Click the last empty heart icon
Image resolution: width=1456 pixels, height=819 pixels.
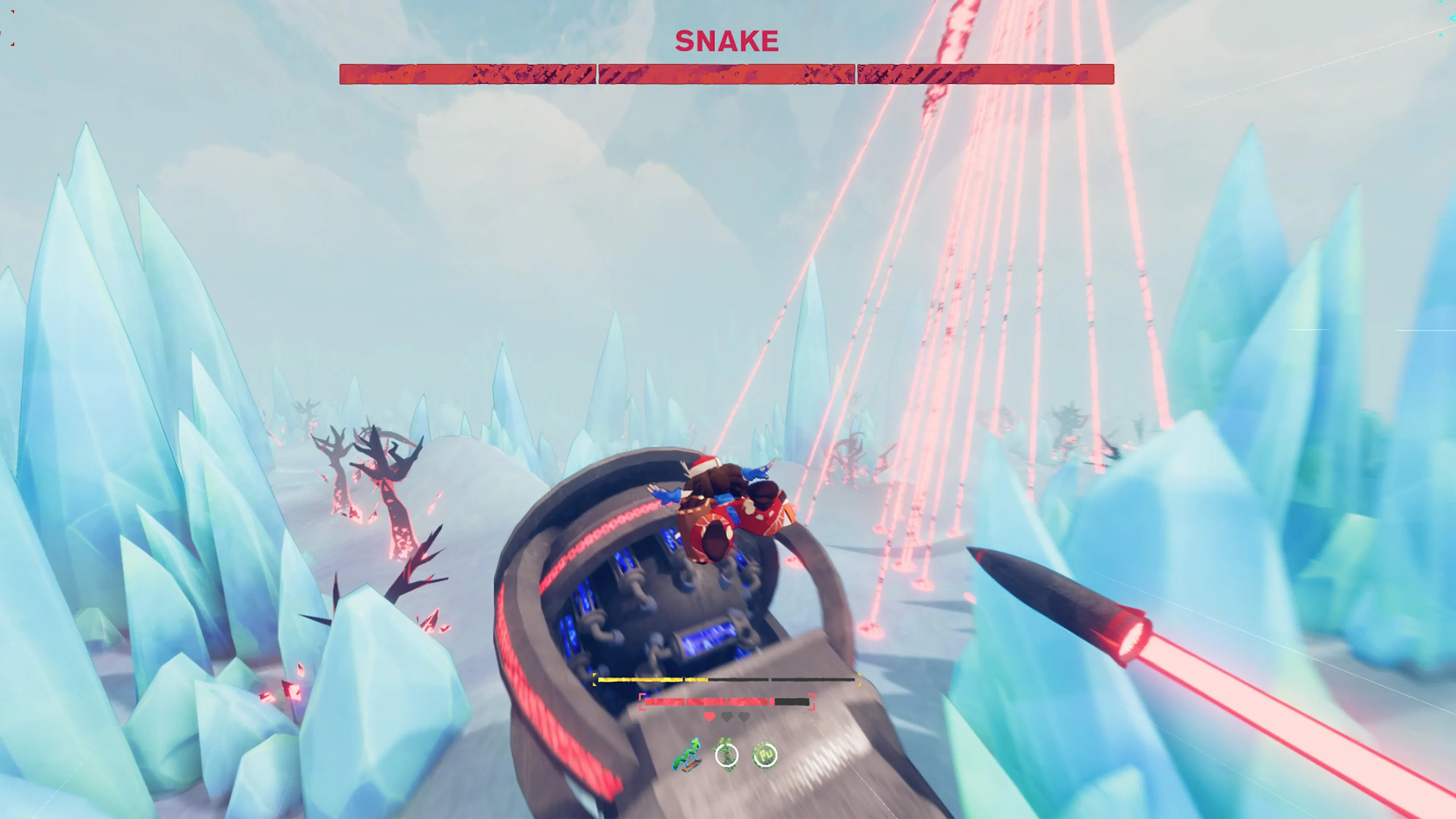coord(744,717)
